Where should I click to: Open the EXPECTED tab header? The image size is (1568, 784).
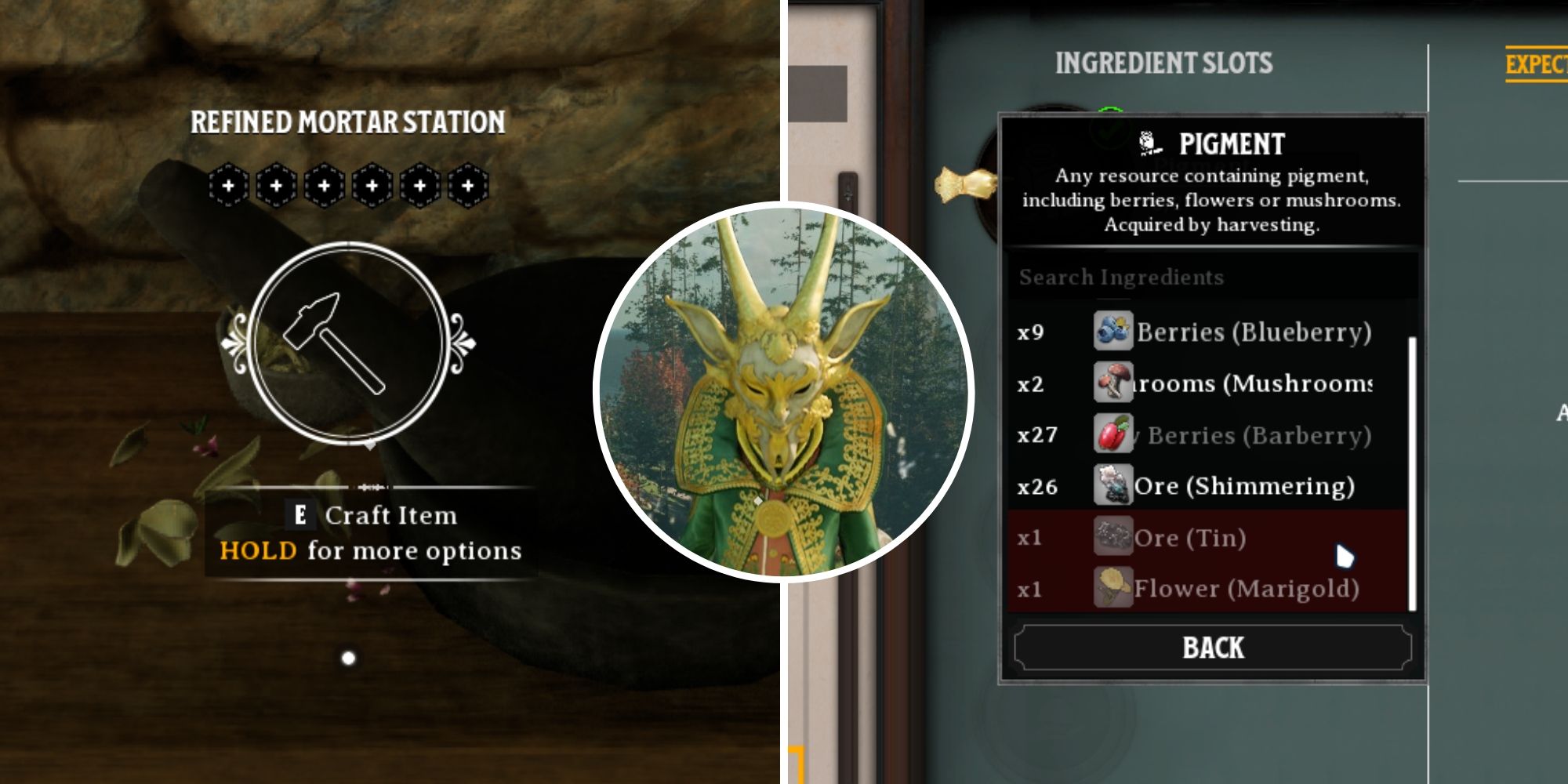point(1535,64)
